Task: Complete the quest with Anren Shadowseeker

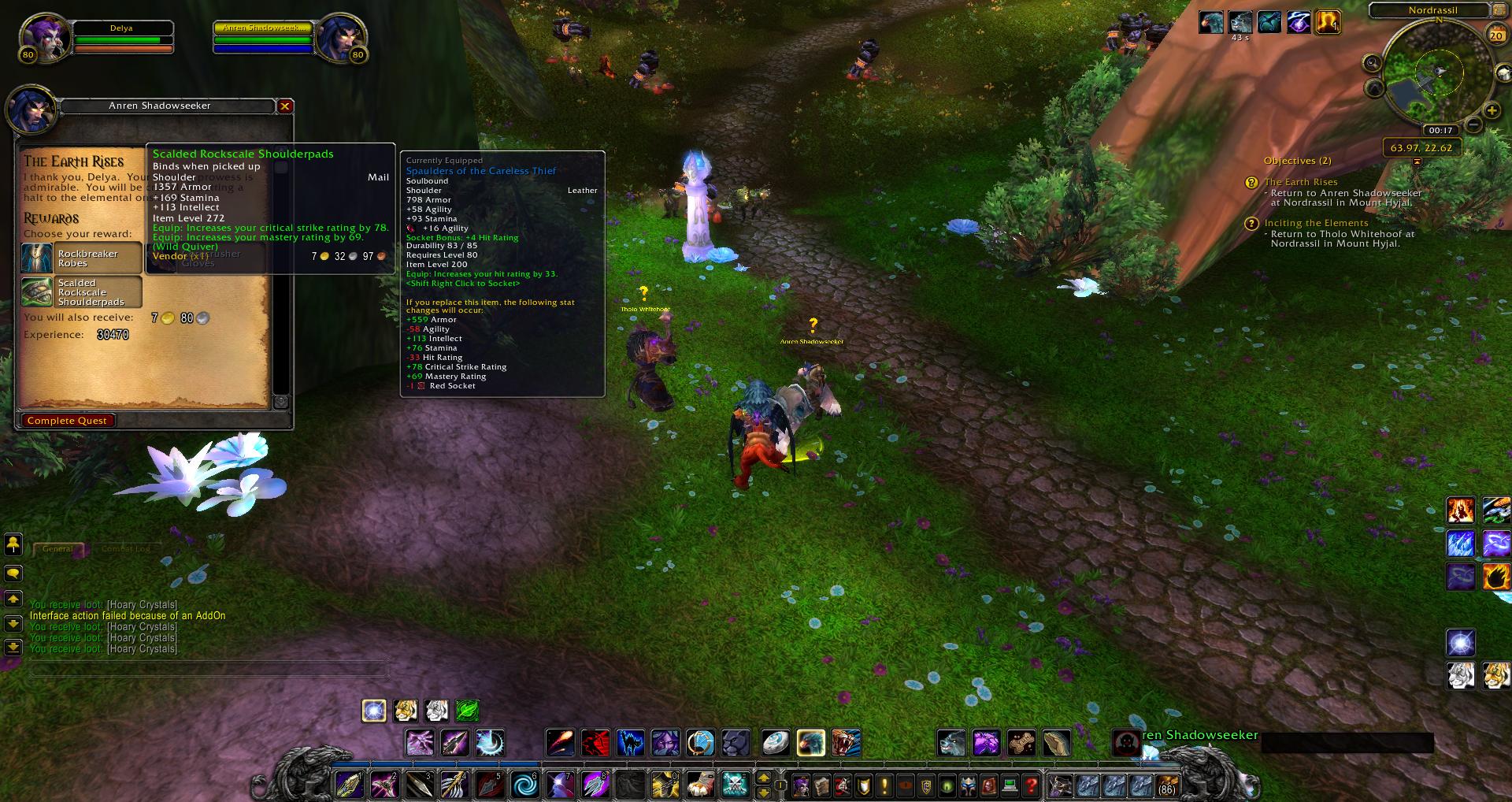Action: [x=68, y=421]
